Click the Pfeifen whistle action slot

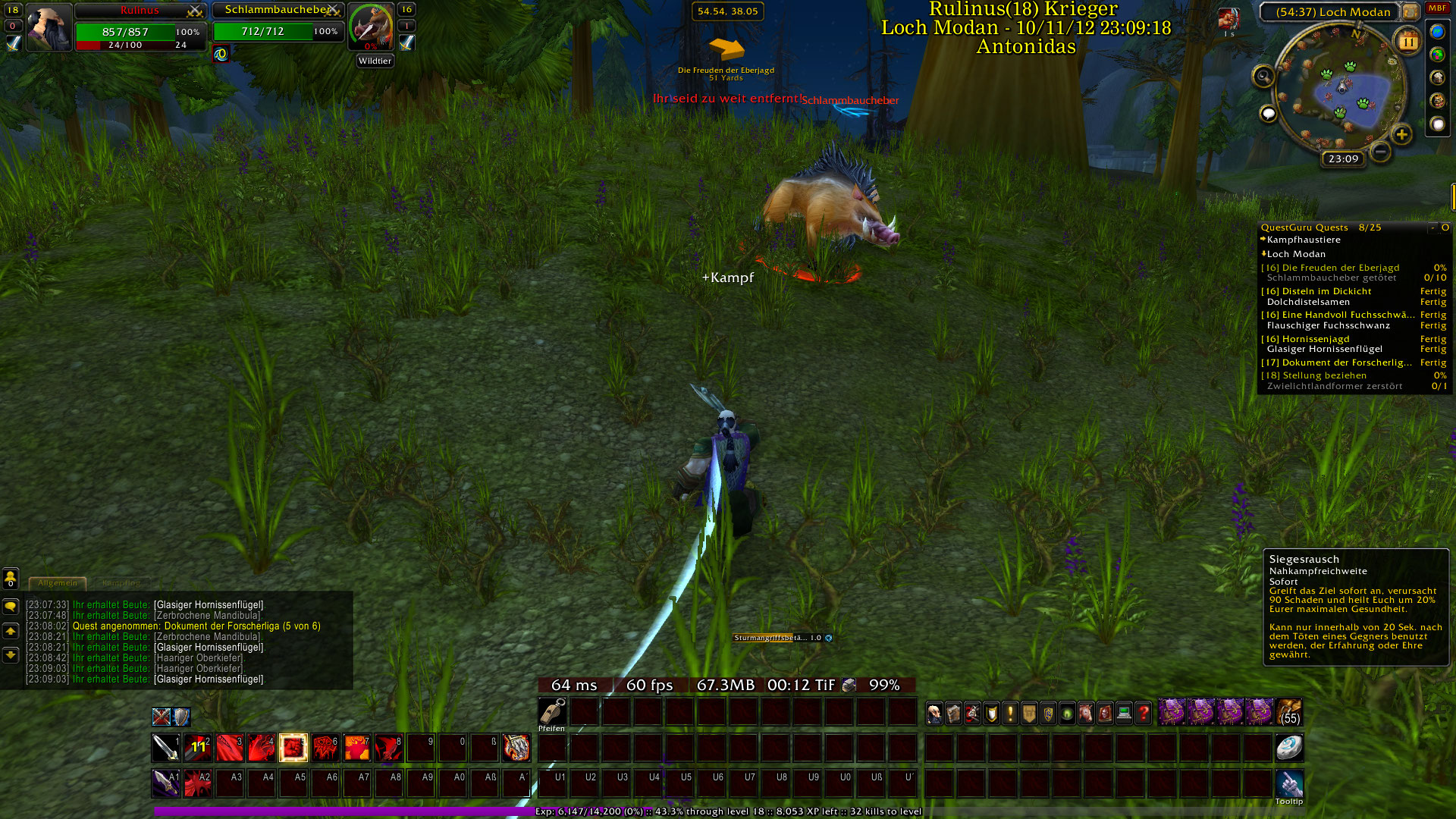tap(552, 712)
